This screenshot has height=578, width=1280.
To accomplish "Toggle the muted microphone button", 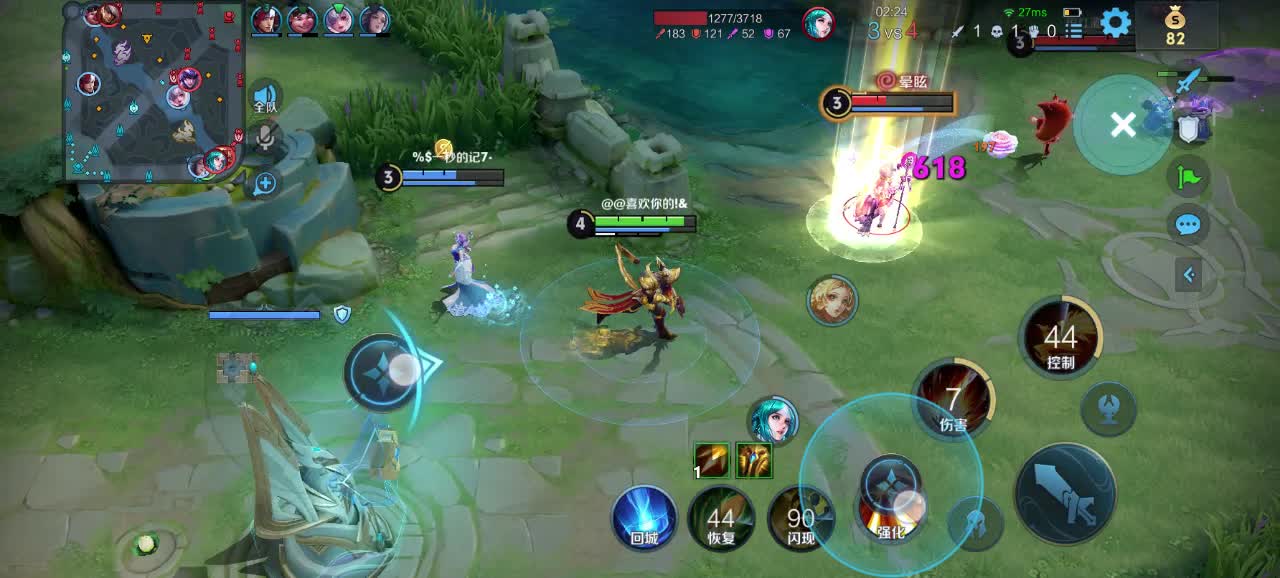I will point(265,139).
